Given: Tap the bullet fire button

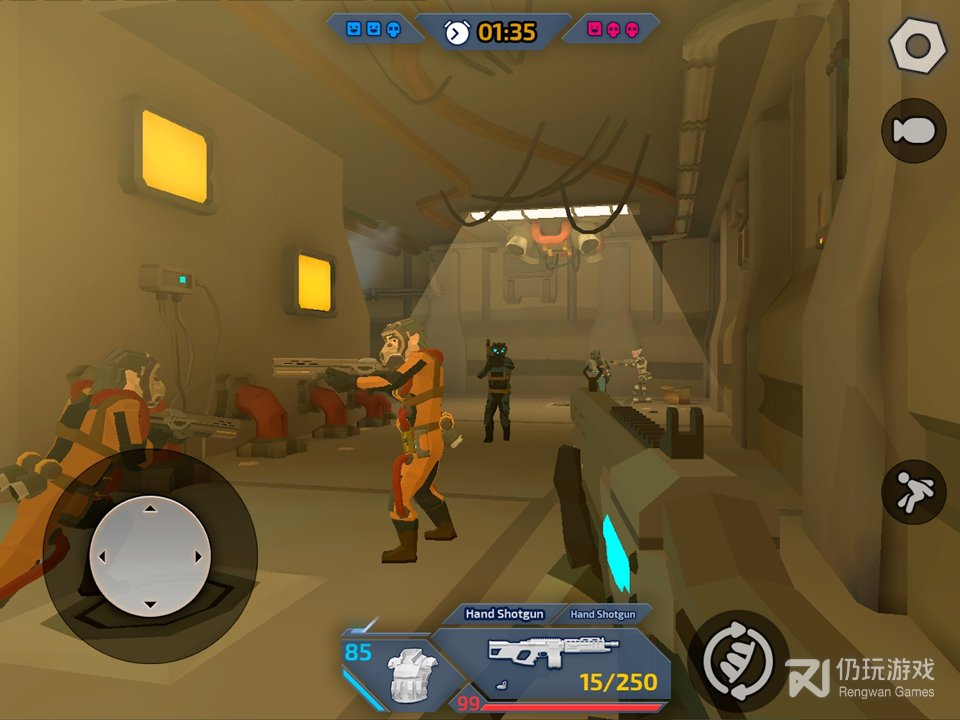Looking at the screenshot, I should pos(914,131).
